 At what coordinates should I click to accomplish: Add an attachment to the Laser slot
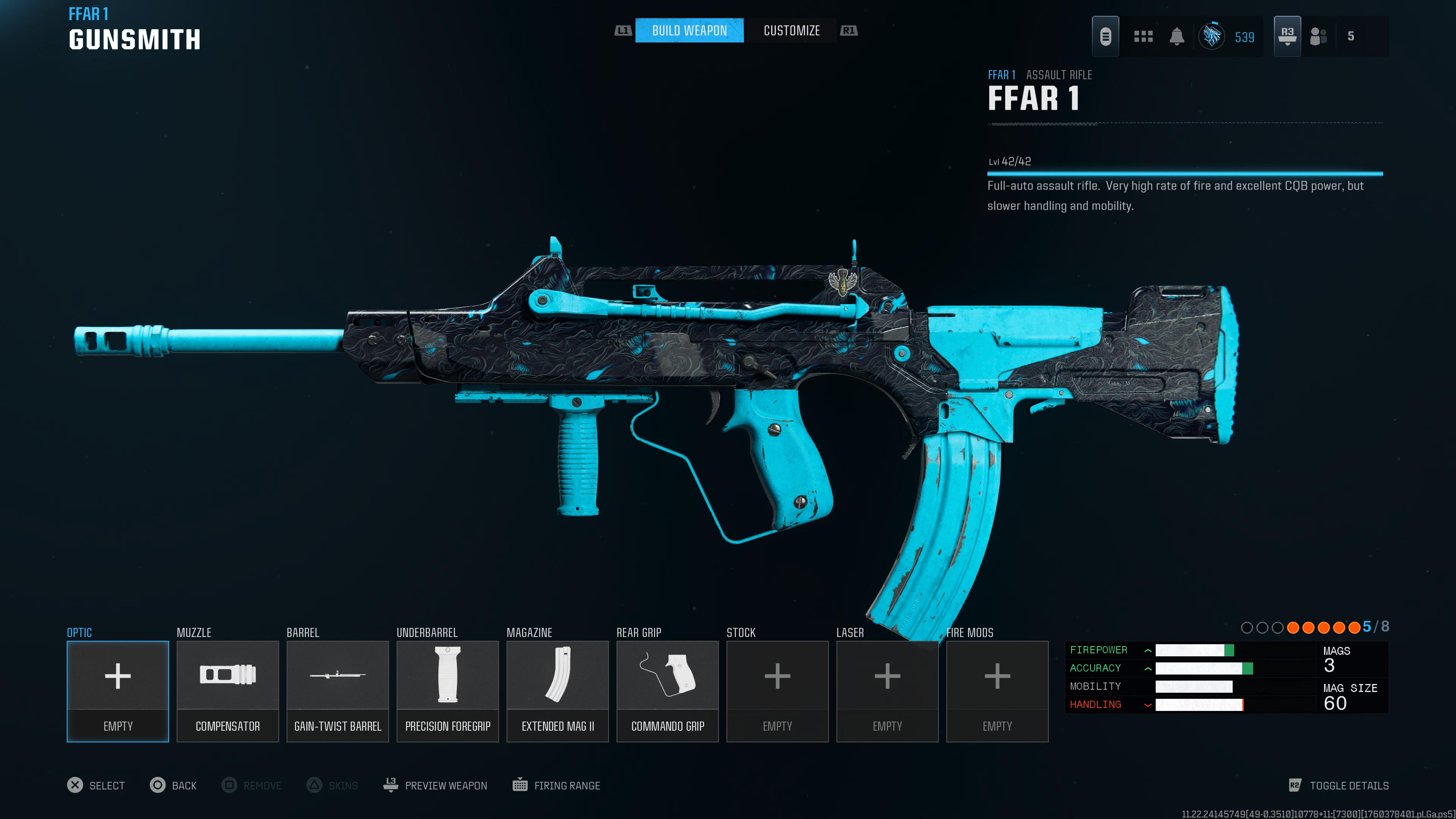(887, 691)
